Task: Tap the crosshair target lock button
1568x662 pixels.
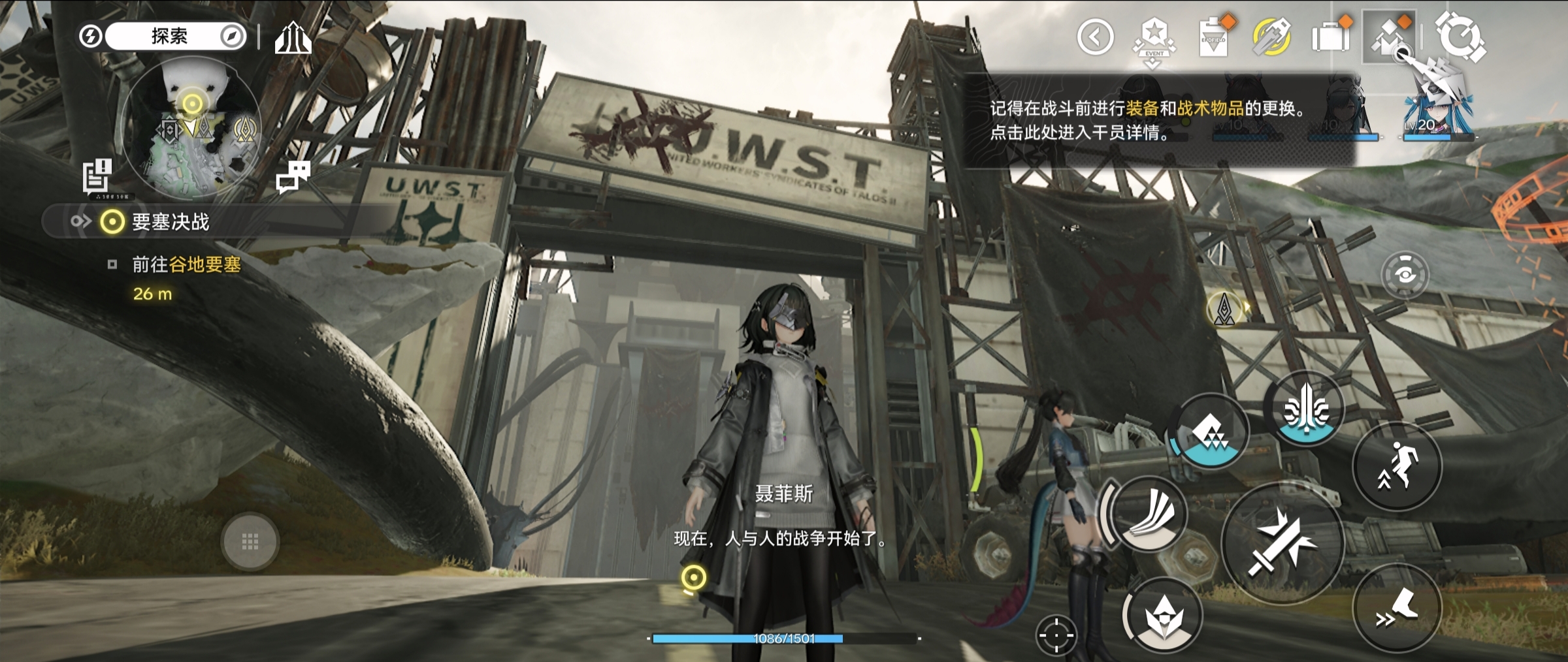Action: point(1056,635)
